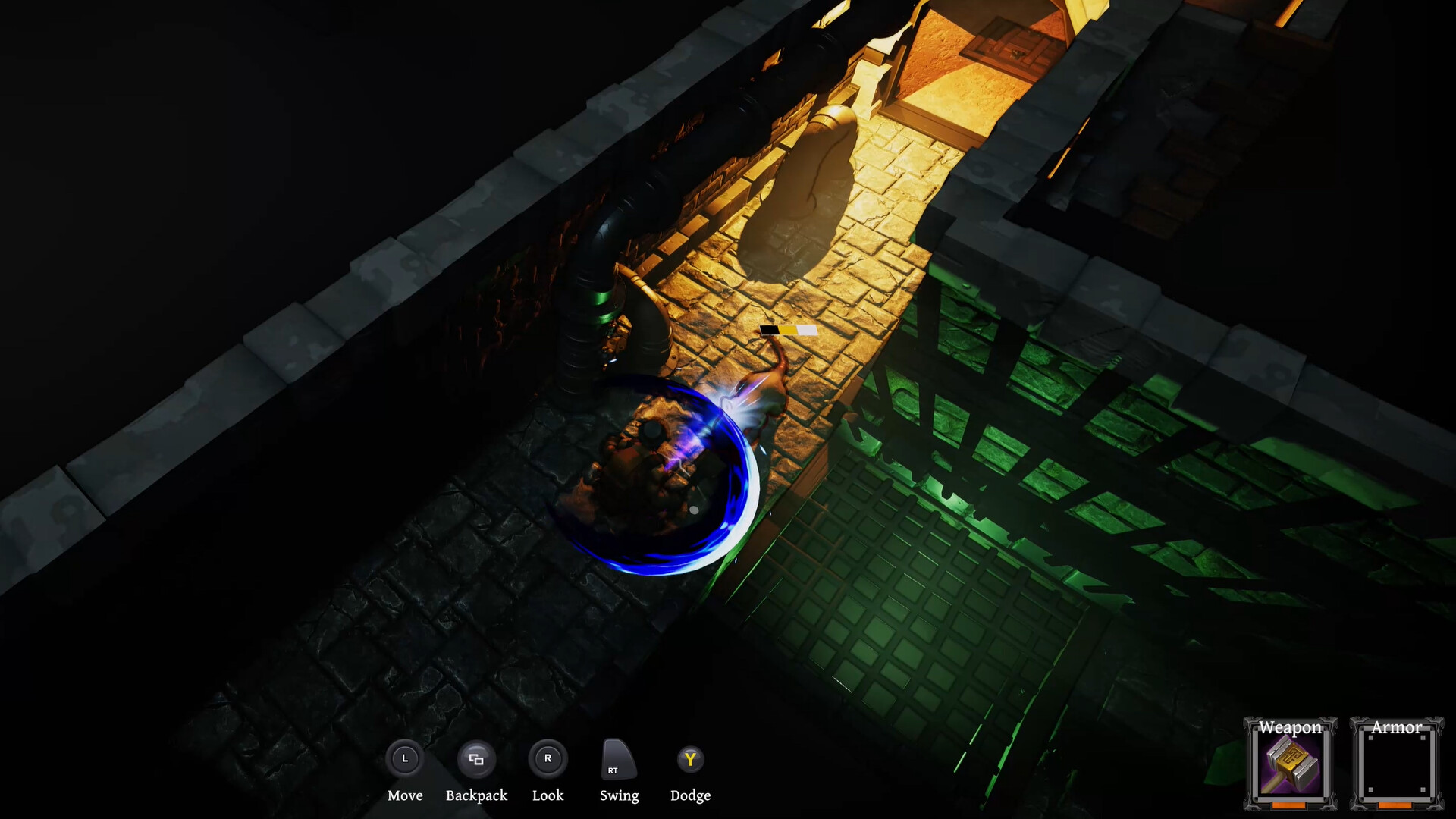This screenshot has width=1456, height=819.
Task: Click the Swing action label
Action: [x=619, y=795]
